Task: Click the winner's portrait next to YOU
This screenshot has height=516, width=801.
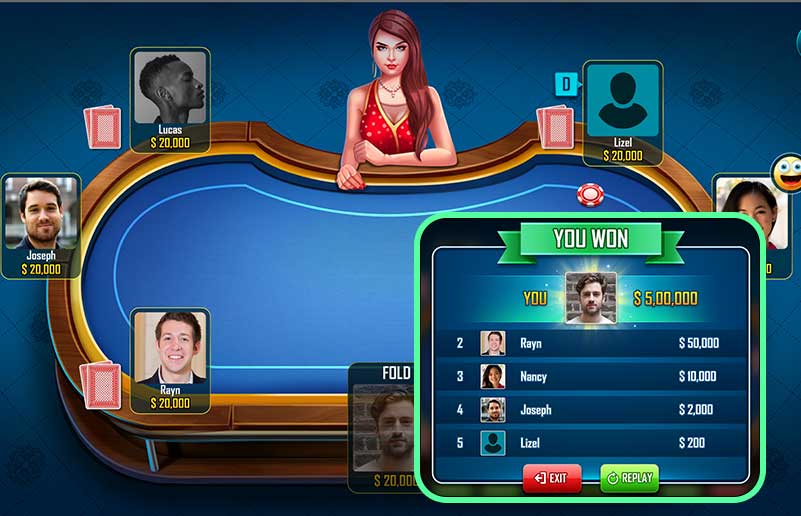Action: click(x=590, y=298)
